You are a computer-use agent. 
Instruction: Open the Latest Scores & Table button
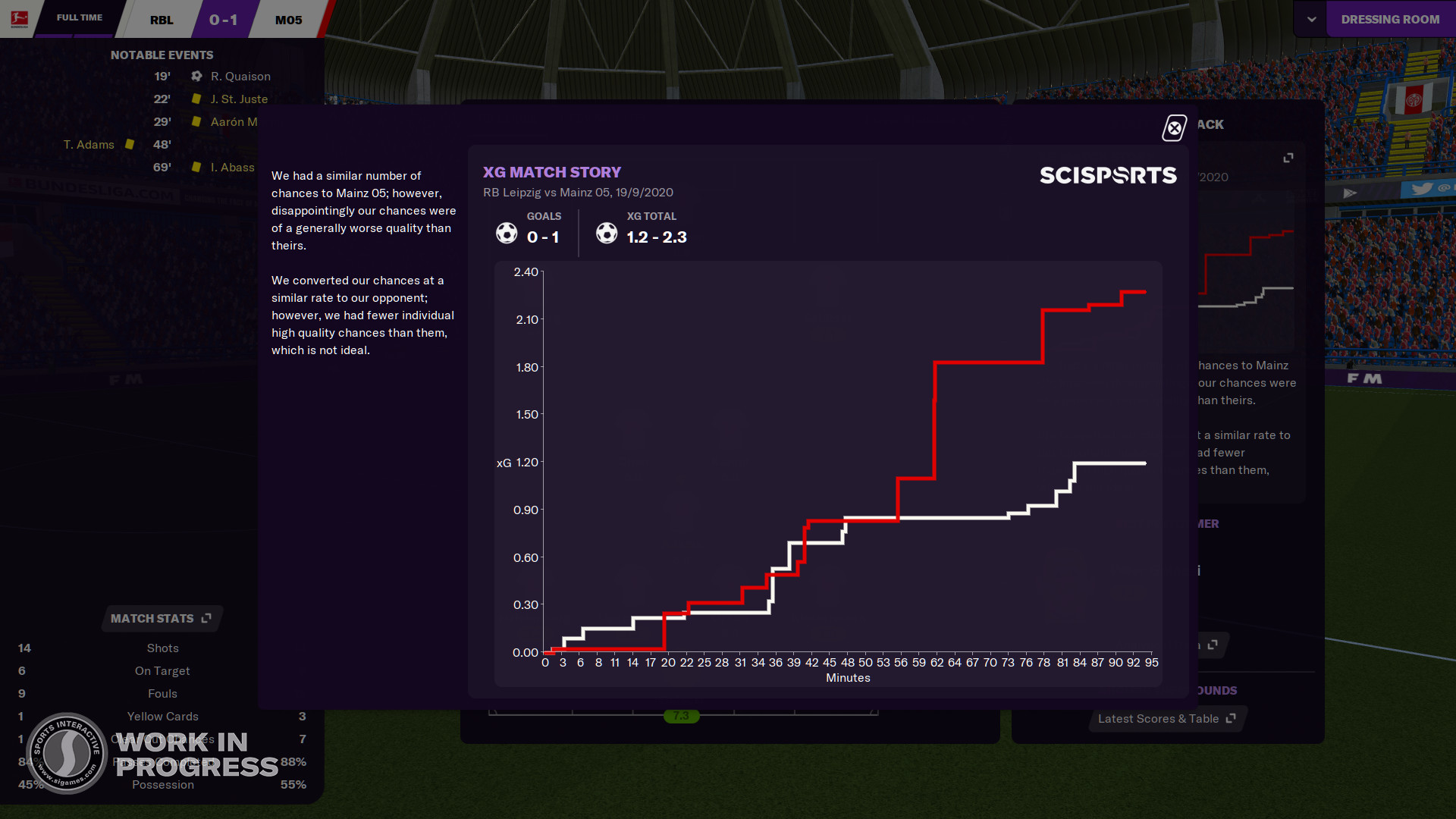[x=1160, y=718]
